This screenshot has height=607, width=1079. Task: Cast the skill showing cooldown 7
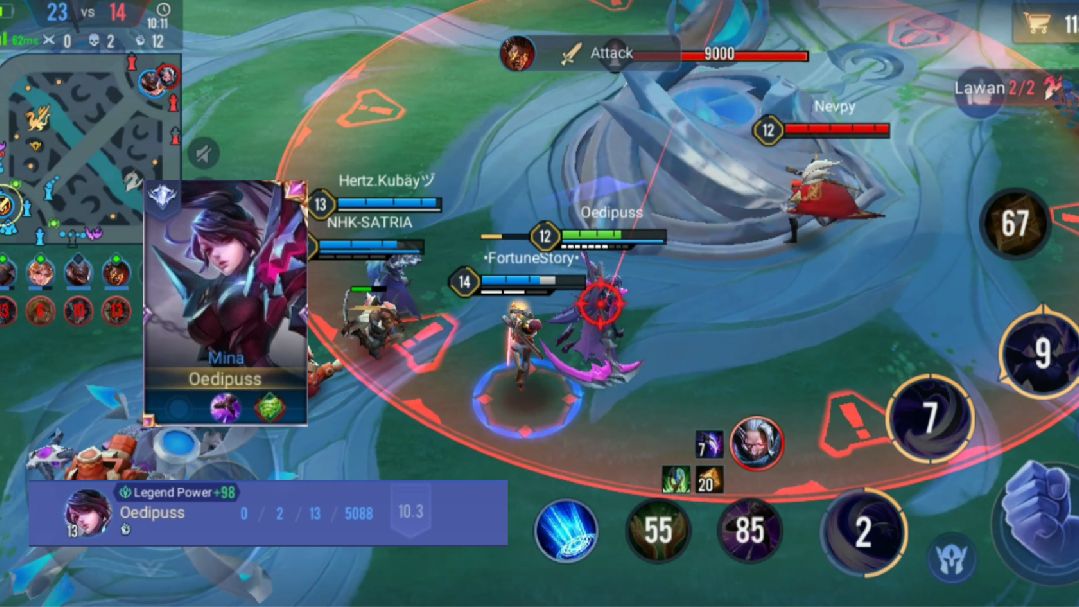(930, 418)
